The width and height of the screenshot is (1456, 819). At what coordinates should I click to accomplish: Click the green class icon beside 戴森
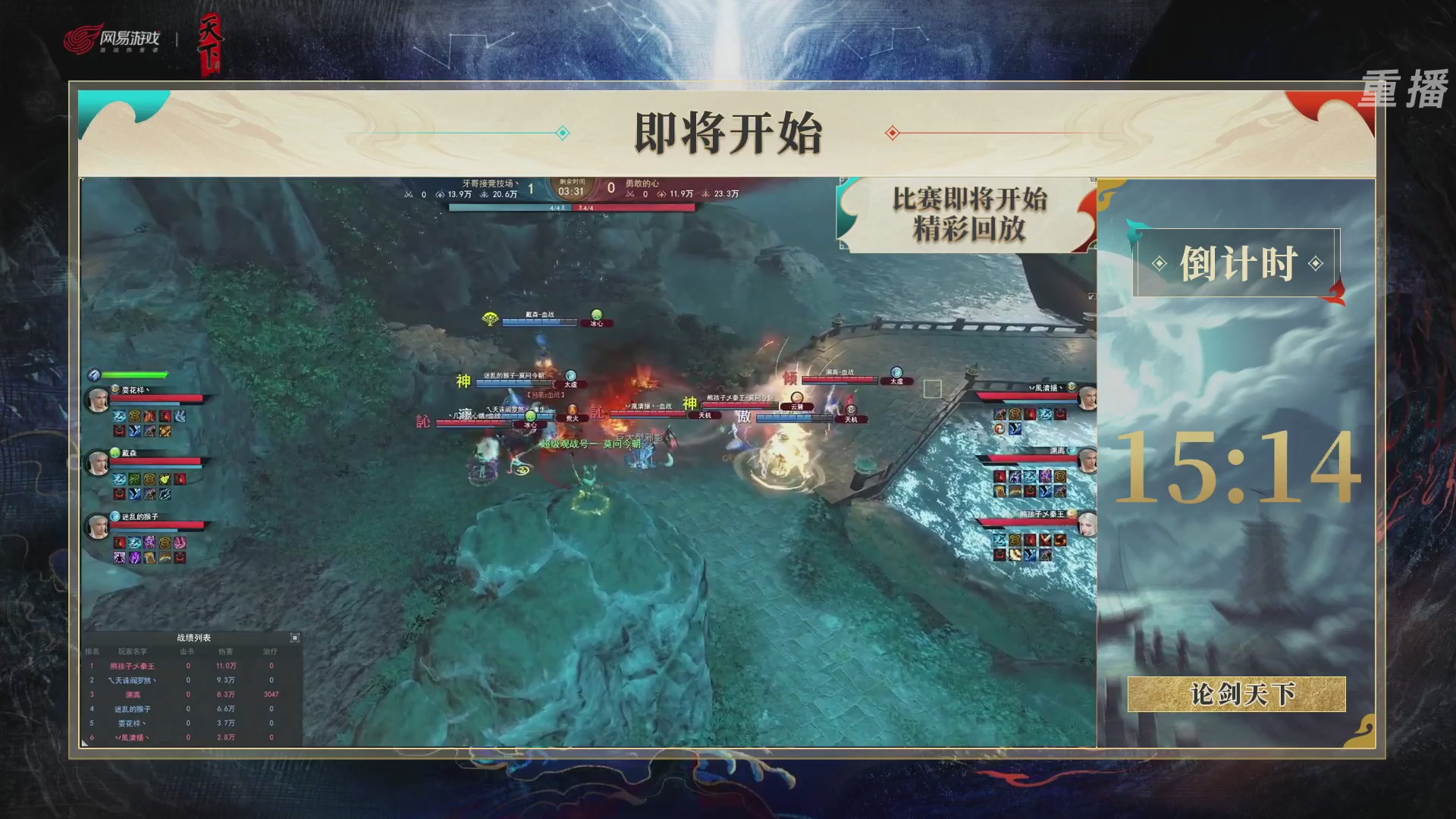(x=116, y=453)
